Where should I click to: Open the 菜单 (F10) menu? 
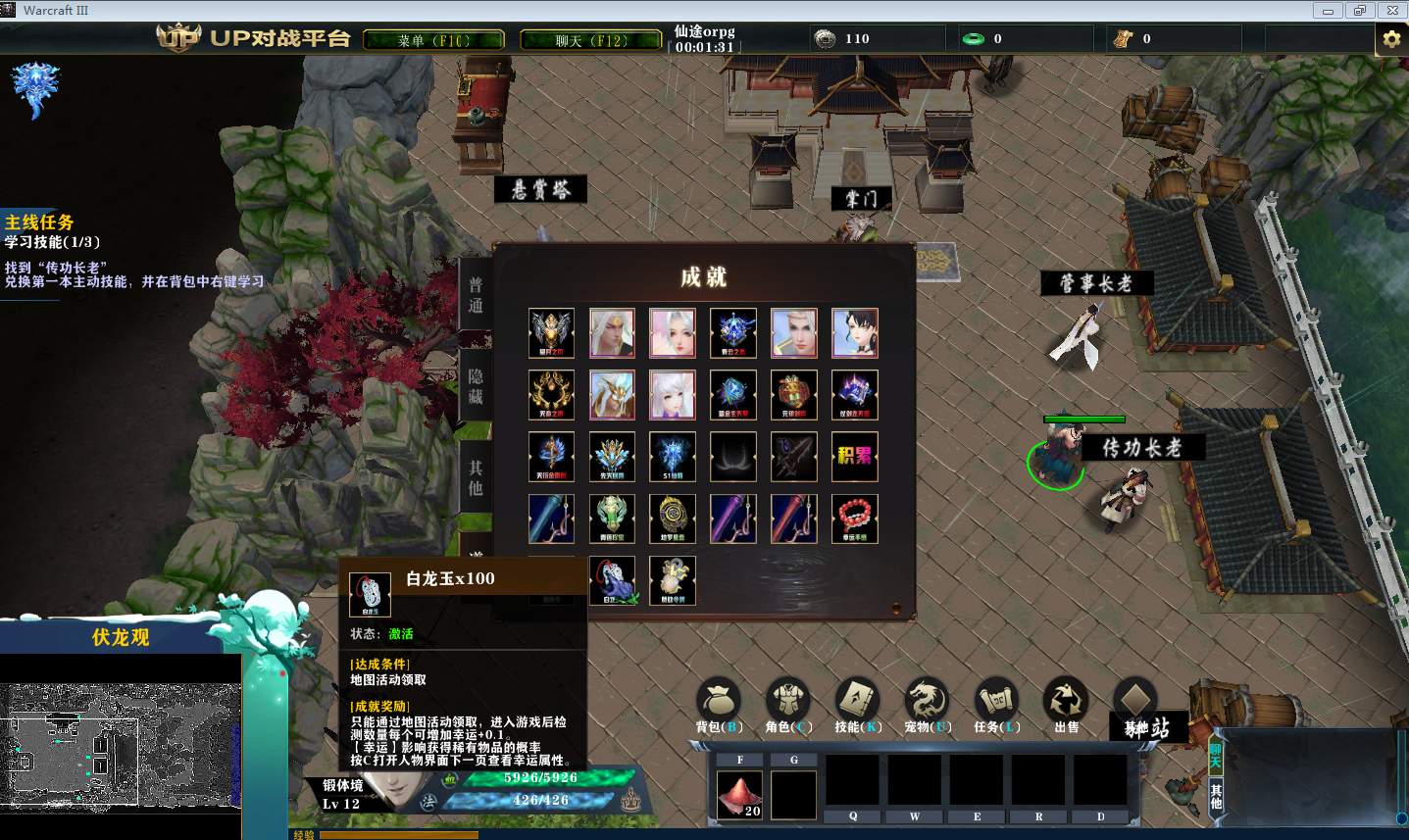433,40
